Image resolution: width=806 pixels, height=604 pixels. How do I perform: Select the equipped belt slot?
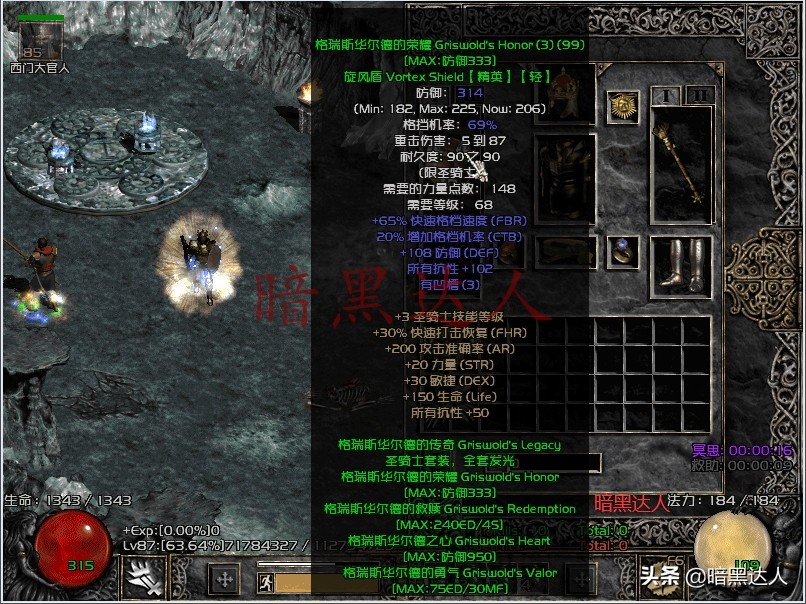(565, 252)
